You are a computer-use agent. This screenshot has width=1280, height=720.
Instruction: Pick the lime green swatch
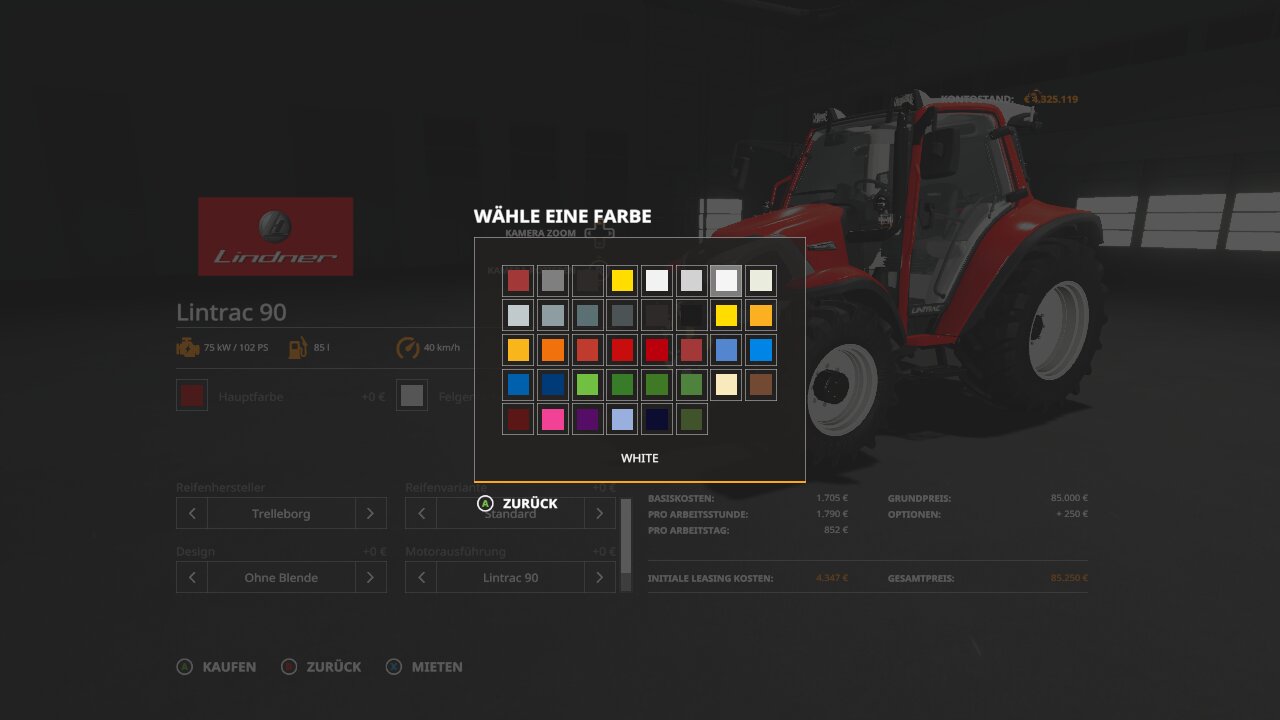click(587, 384)
